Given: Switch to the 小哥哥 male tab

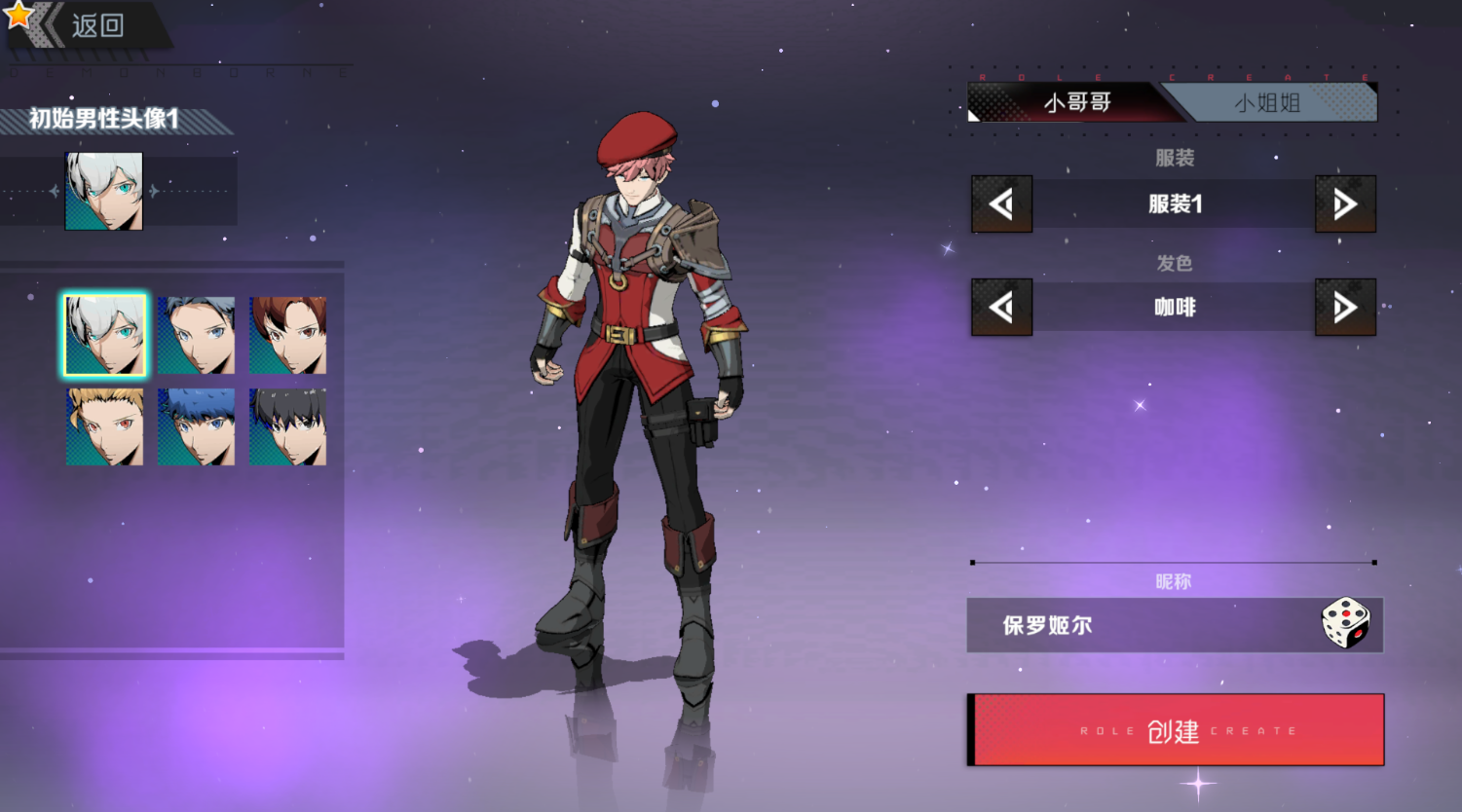Looking at the screenshot, I should [1076, 102].
